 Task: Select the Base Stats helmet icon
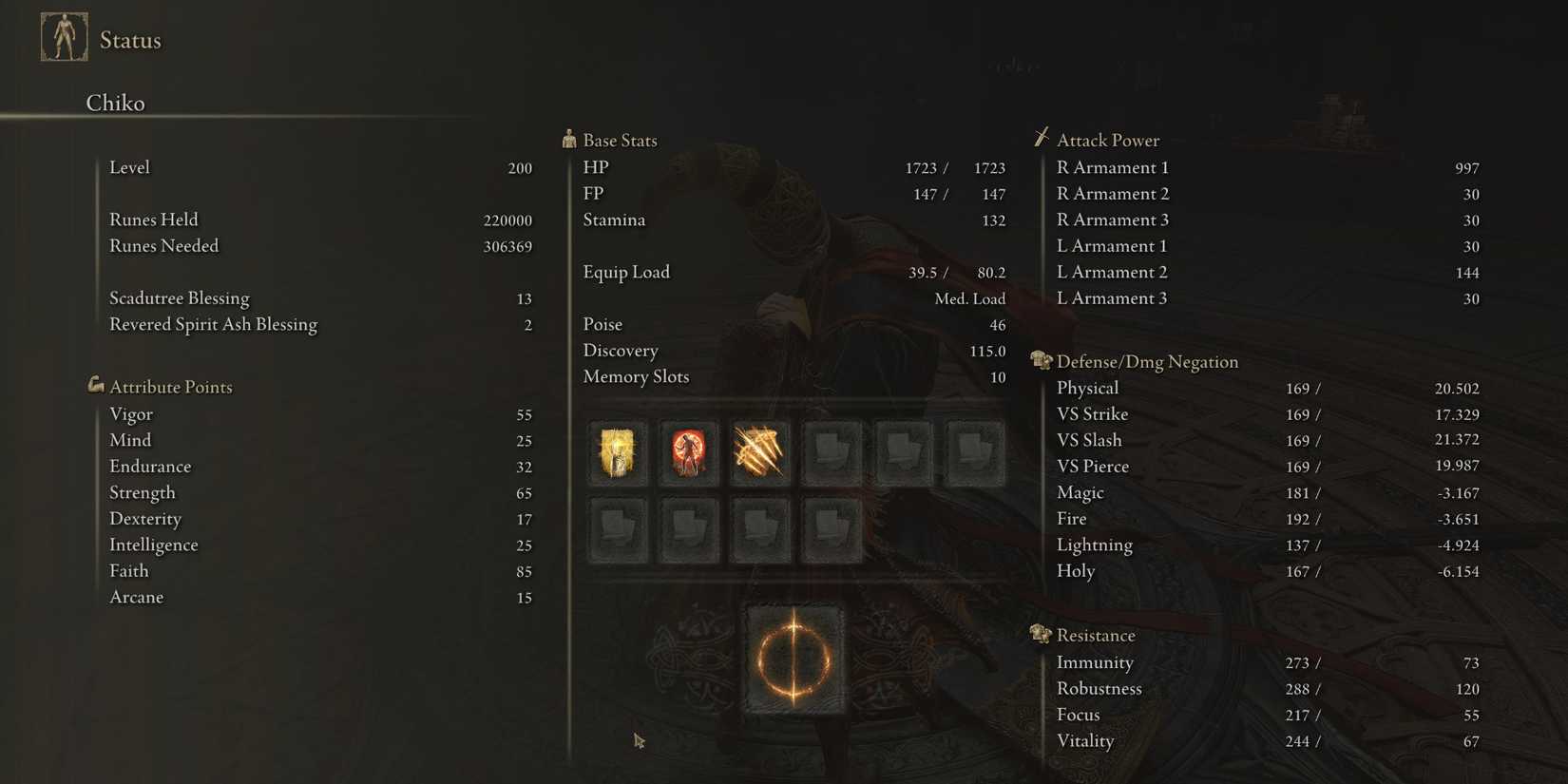coord(568,139)
